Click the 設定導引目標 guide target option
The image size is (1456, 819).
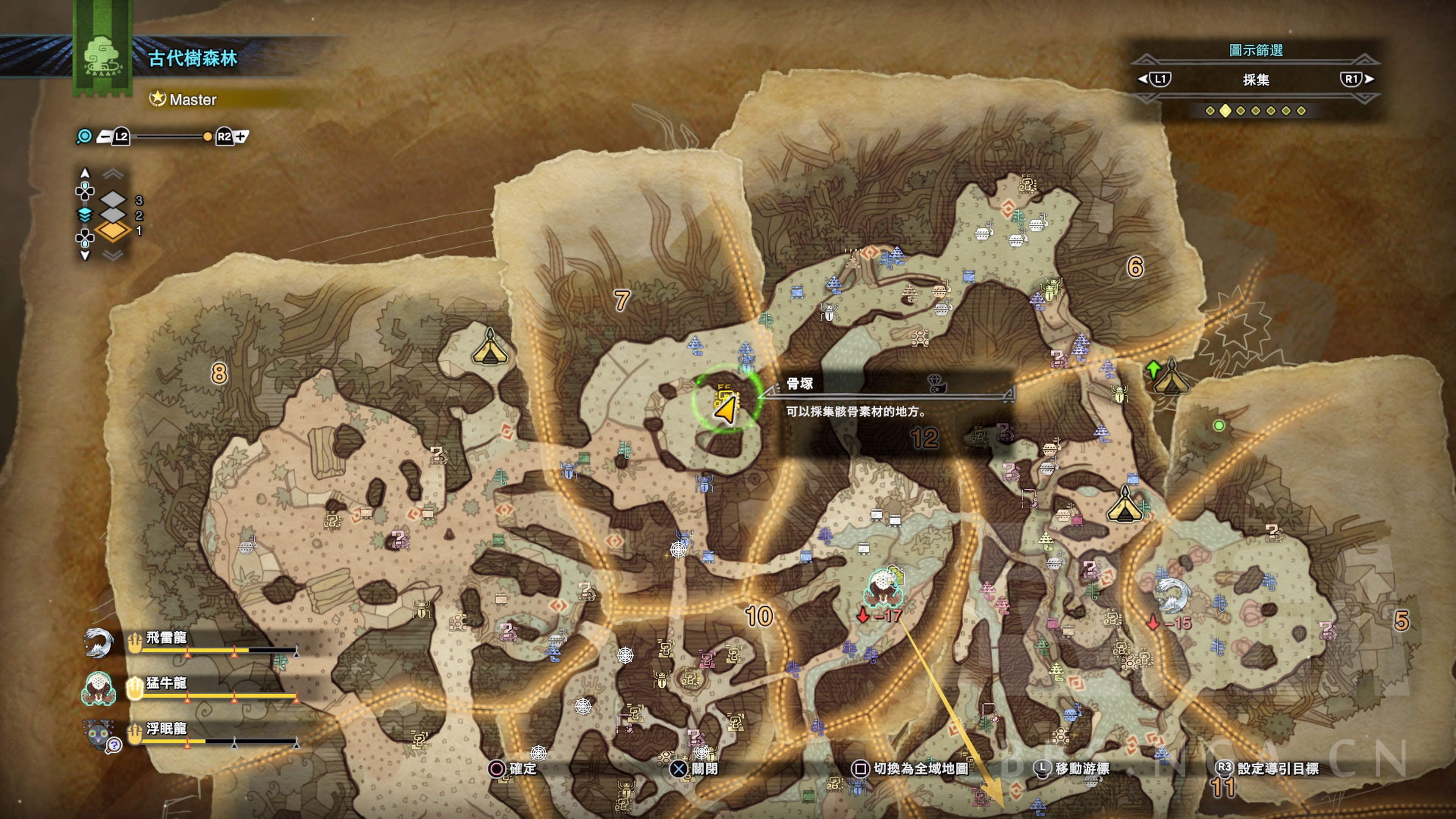(x=1268, y=769)
